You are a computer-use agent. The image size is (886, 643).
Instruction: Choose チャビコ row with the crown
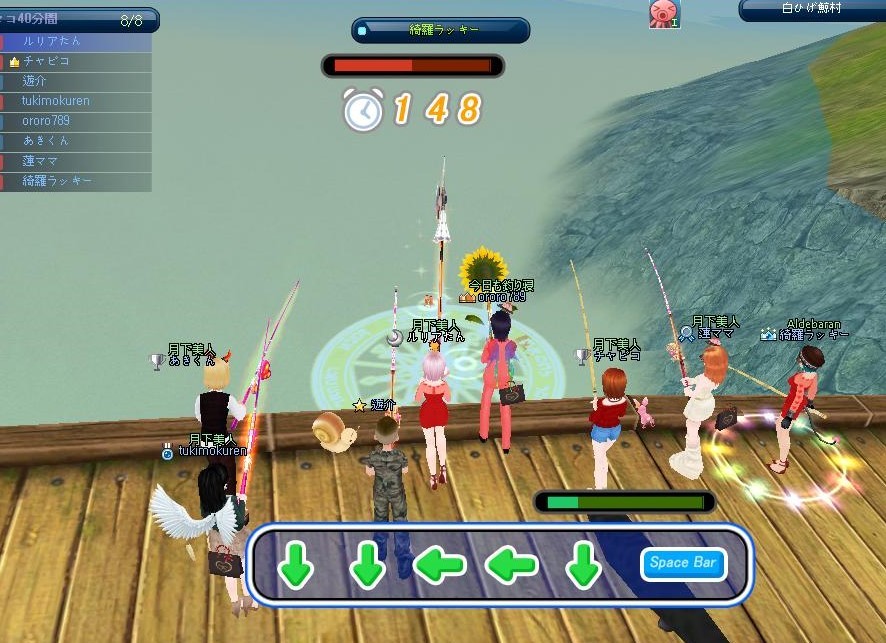tap(76, 62)
